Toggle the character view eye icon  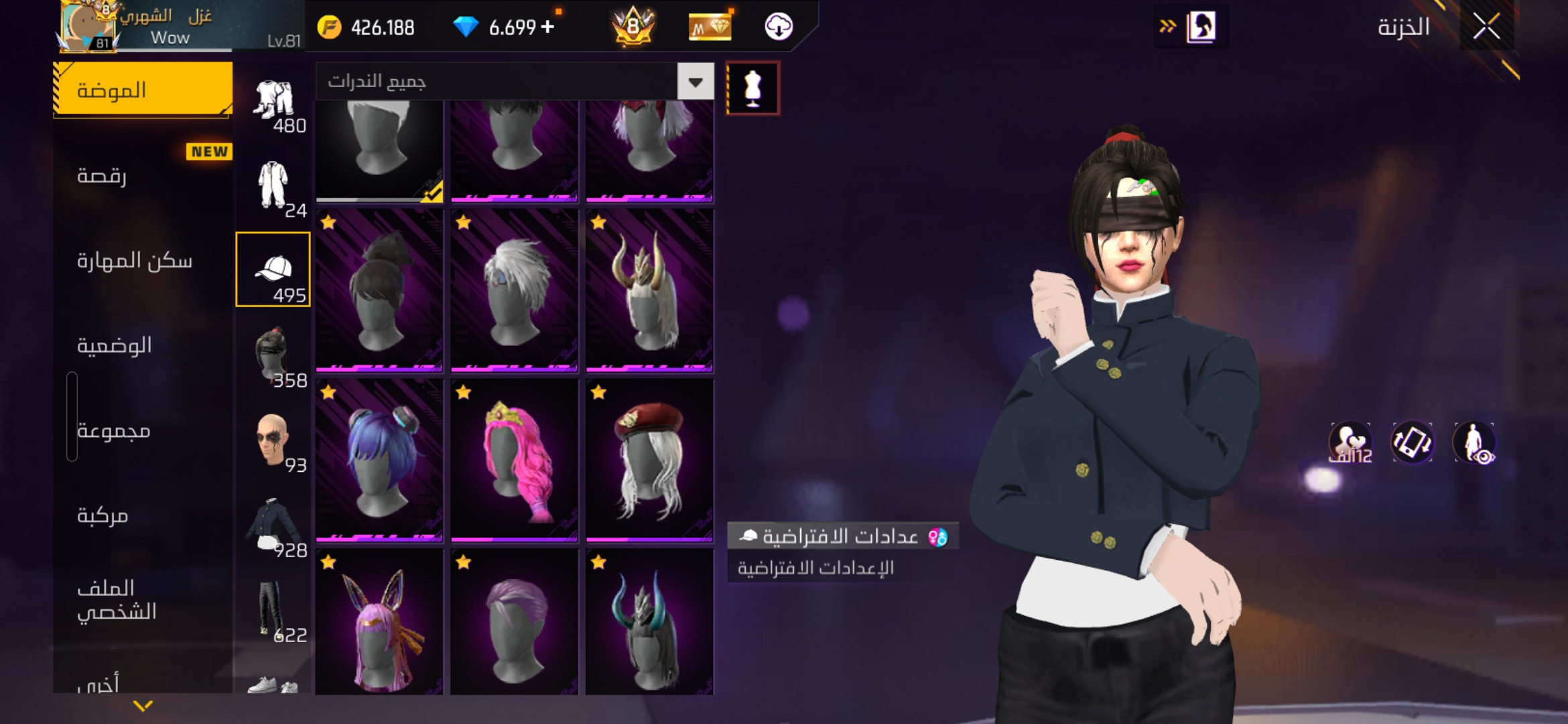1475,443
